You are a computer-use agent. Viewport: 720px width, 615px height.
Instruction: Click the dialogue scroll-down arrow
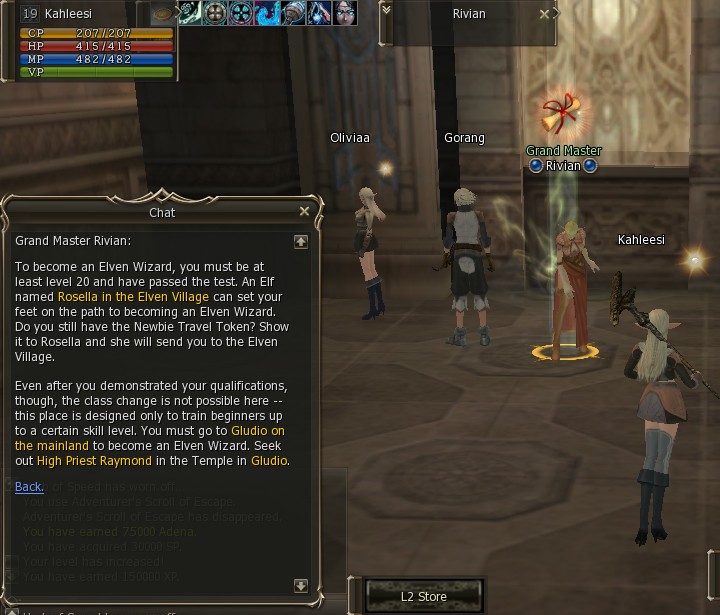coord(300,586)
